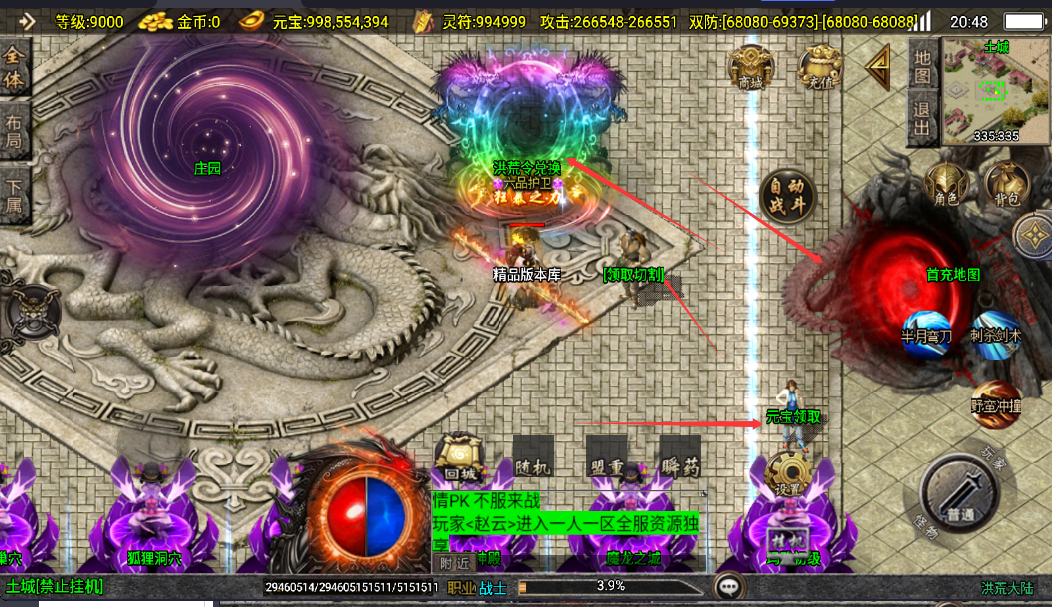Open the 充值 recharge icon
The width and height of the screenshot is (1052, 607).
[820, 68]
